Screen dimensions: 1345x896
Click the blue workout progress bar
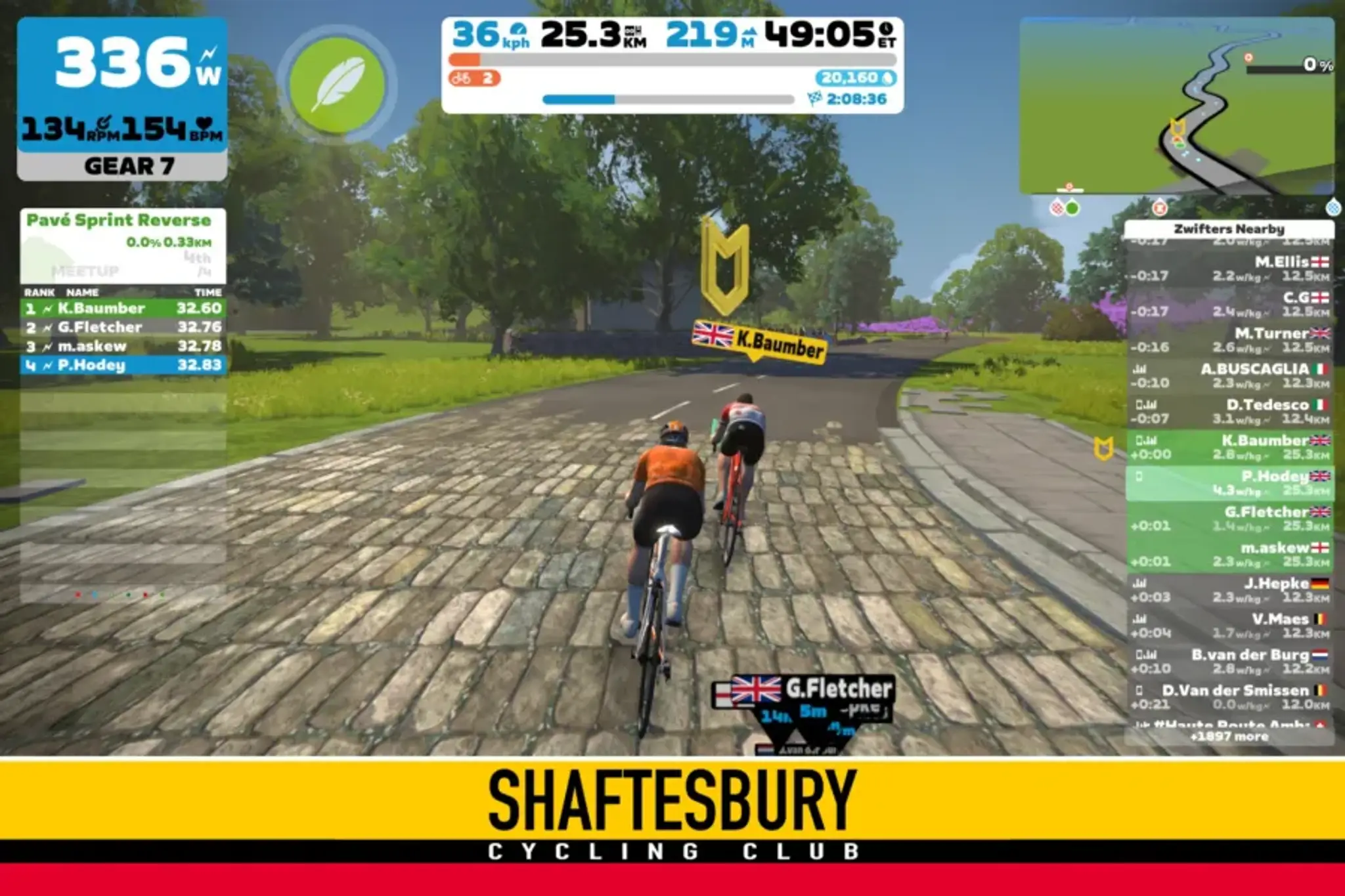[578, 98]
